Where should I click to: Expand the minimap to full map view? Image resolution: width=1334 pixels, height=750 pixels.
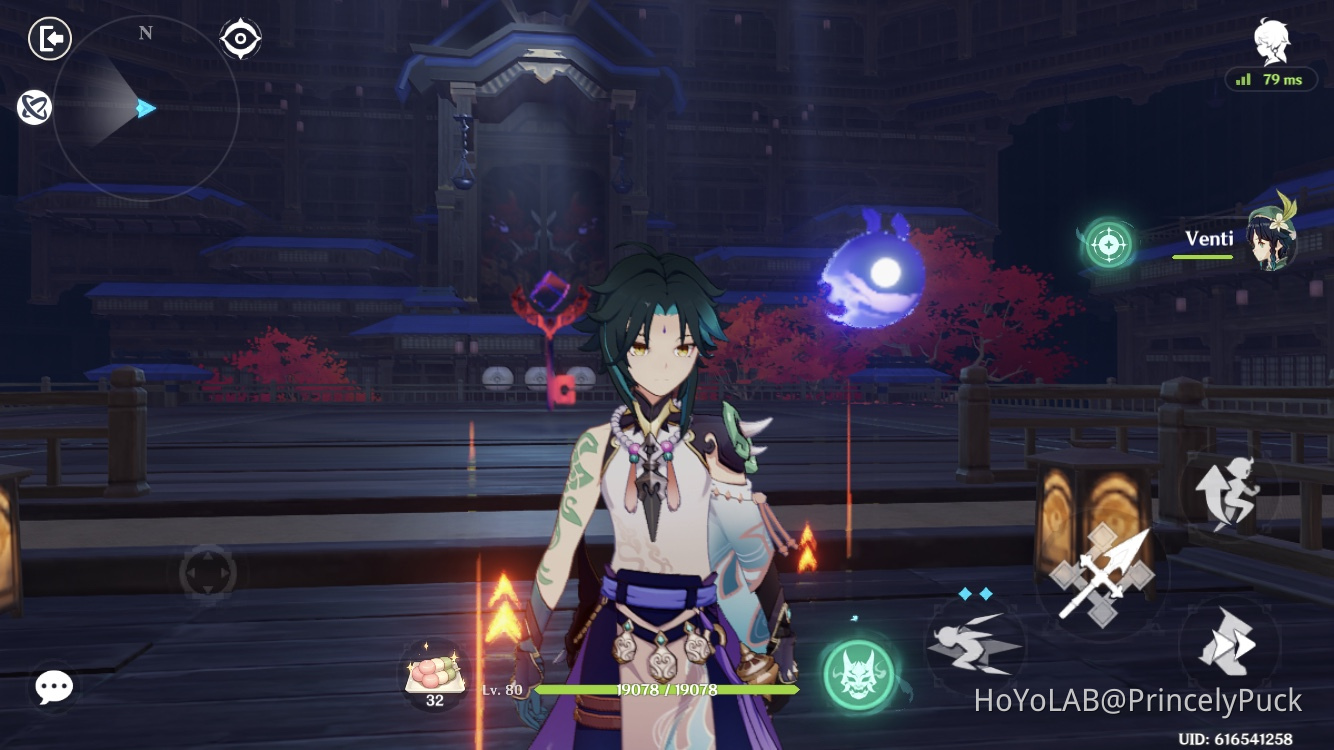pos(145,110)
